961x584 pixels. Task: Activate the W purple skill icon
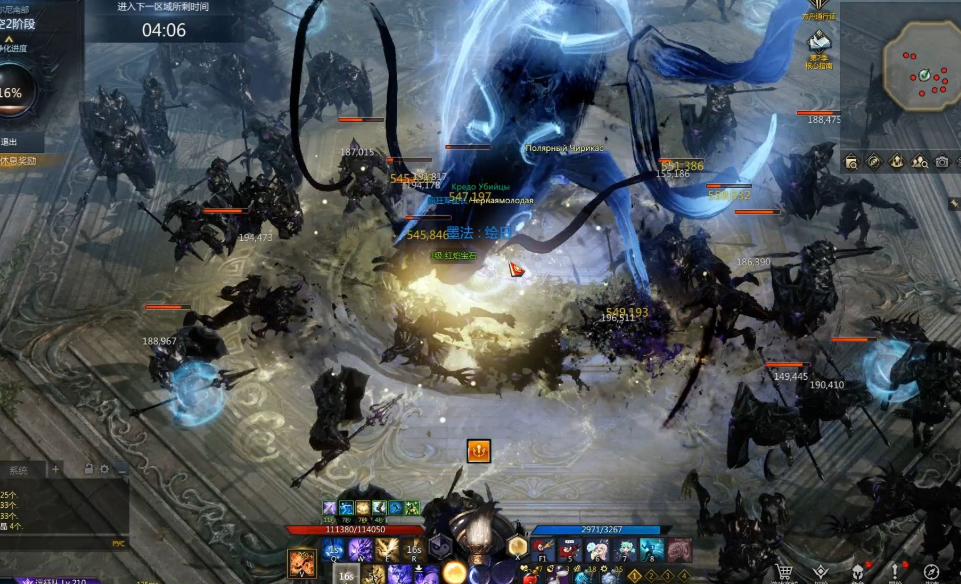pos(360,550)
